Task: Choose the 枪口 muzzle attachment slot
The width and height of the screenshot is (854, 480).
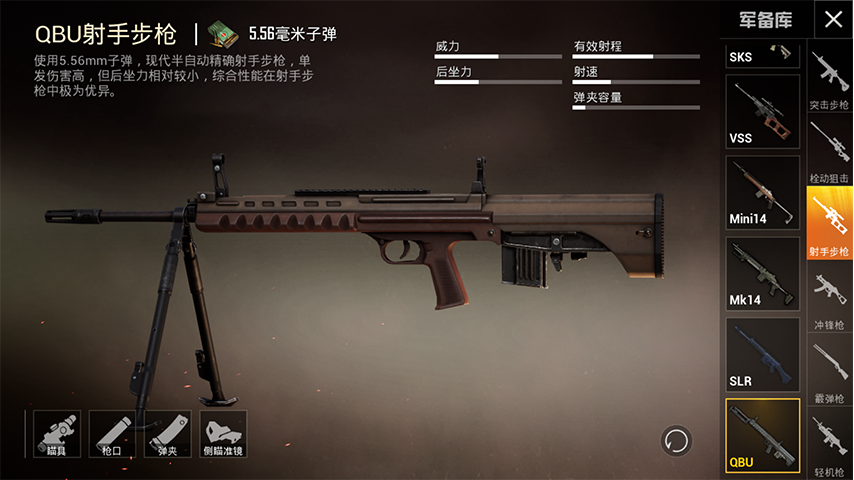Action: [x=112, y=433]
